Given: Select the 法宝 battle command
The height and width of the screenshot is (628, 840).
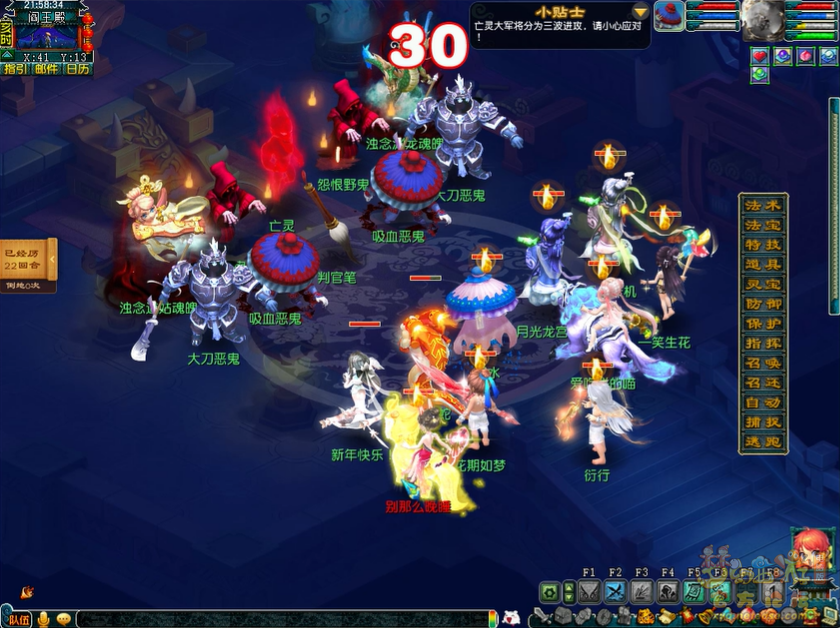Looking at the screenshot, I should coord(764,225).
